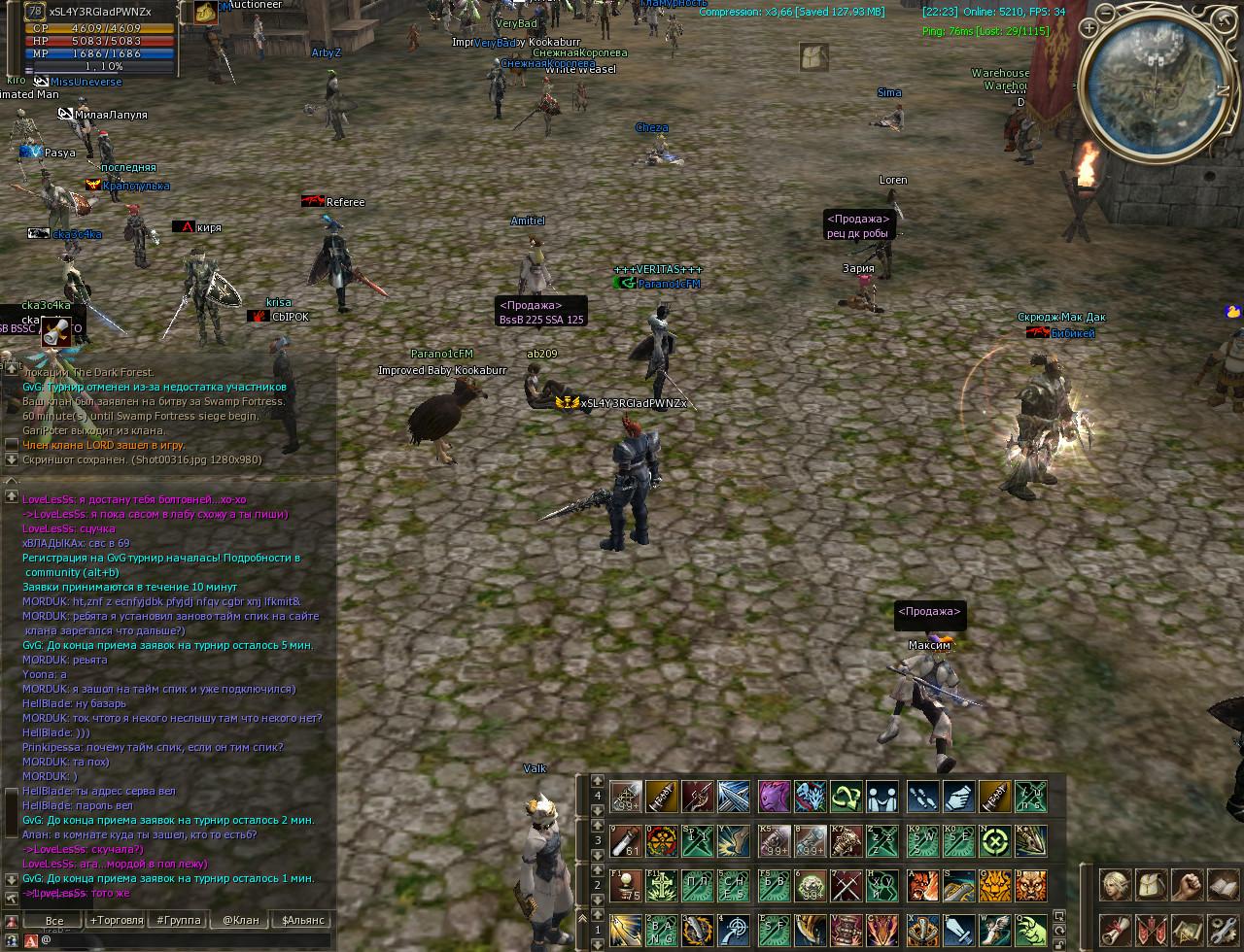Select the @Клан chat tab

[240, 920]
